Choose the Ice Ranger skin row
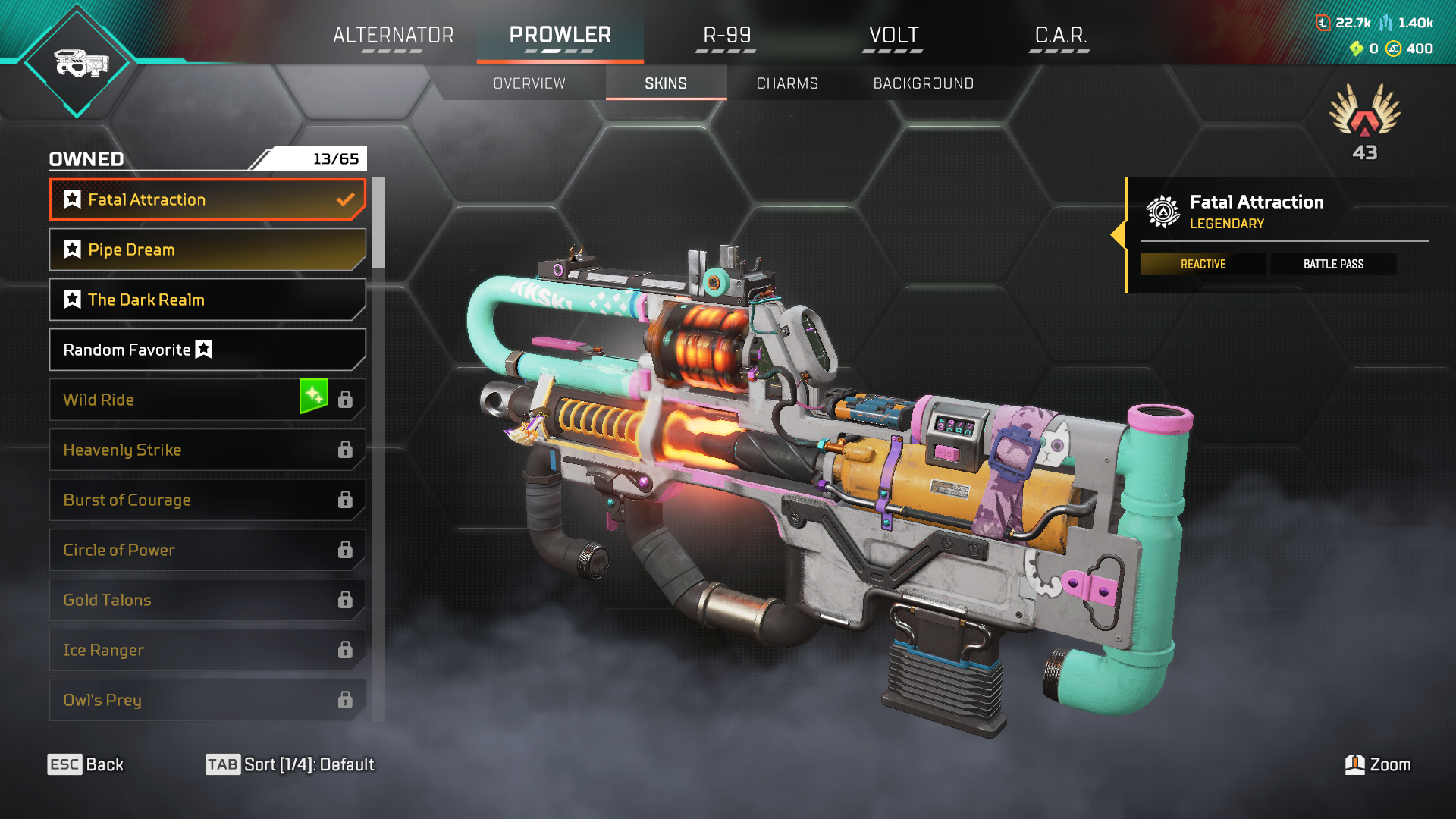This screenshot has width=1456, height=819. (x=207, y=650)
